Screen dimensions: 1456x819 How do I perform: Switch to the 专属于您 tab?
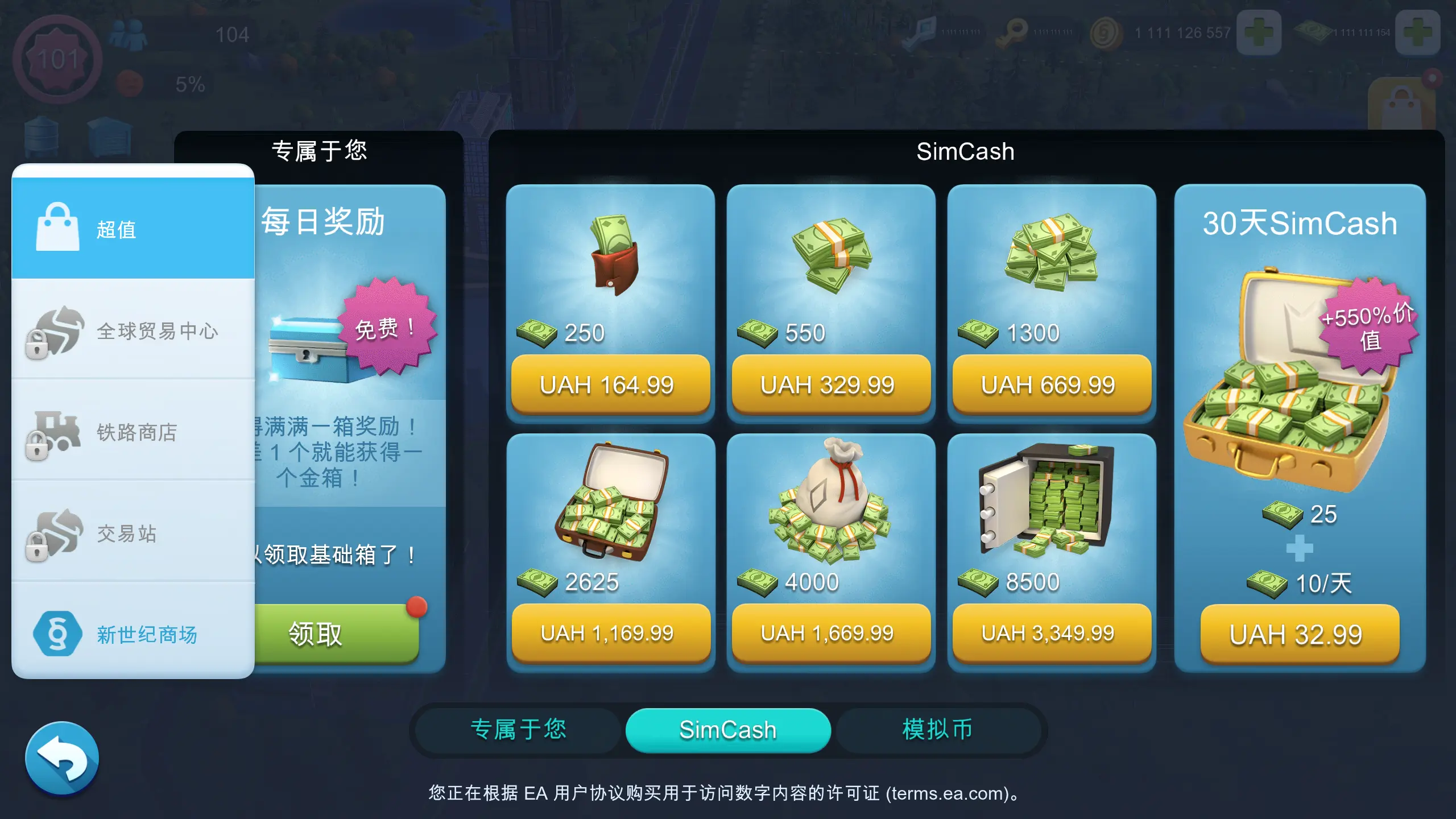point(519,730)
